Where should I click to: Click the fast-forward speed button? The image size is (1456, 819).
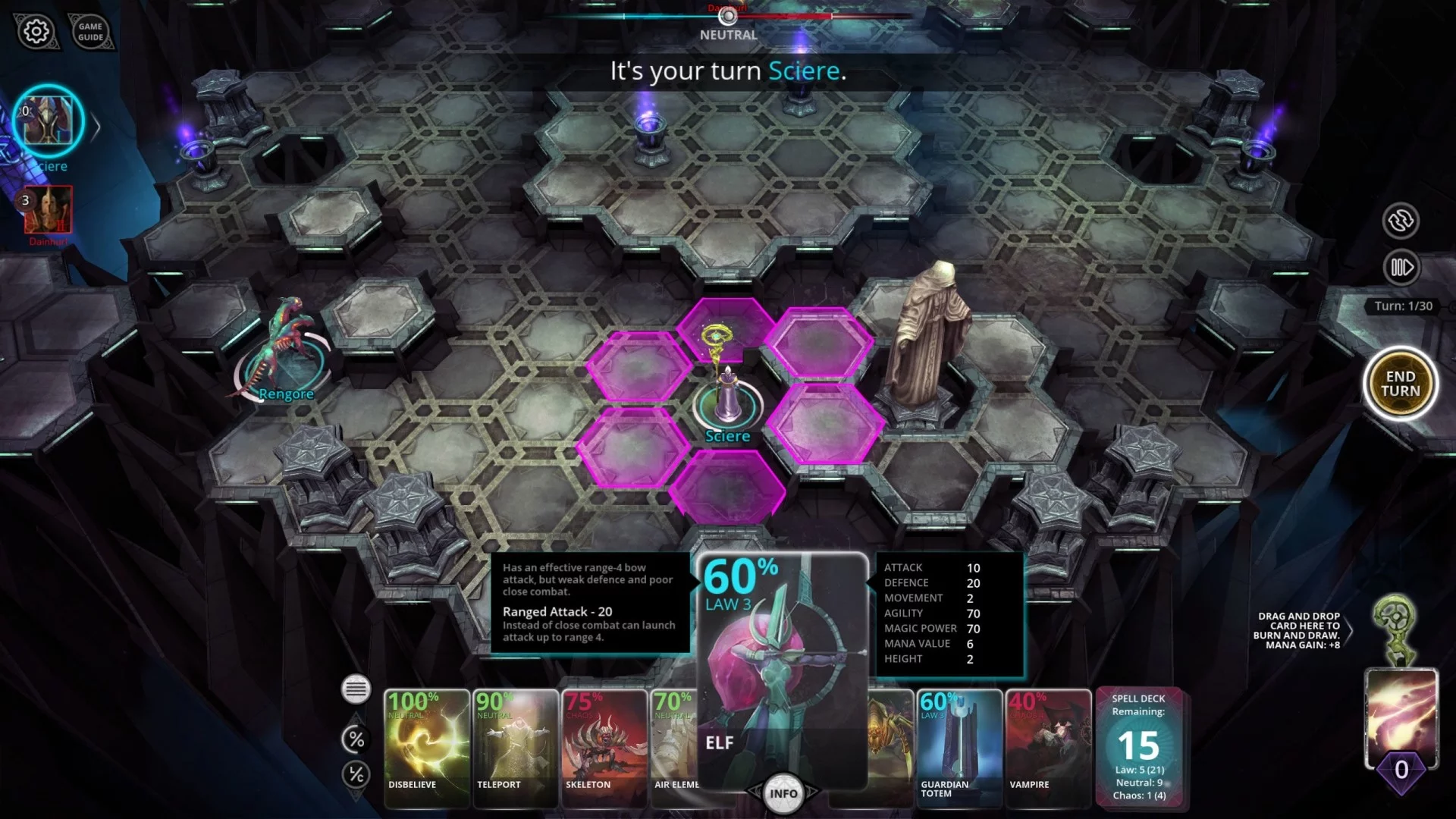coord(1401,268)
